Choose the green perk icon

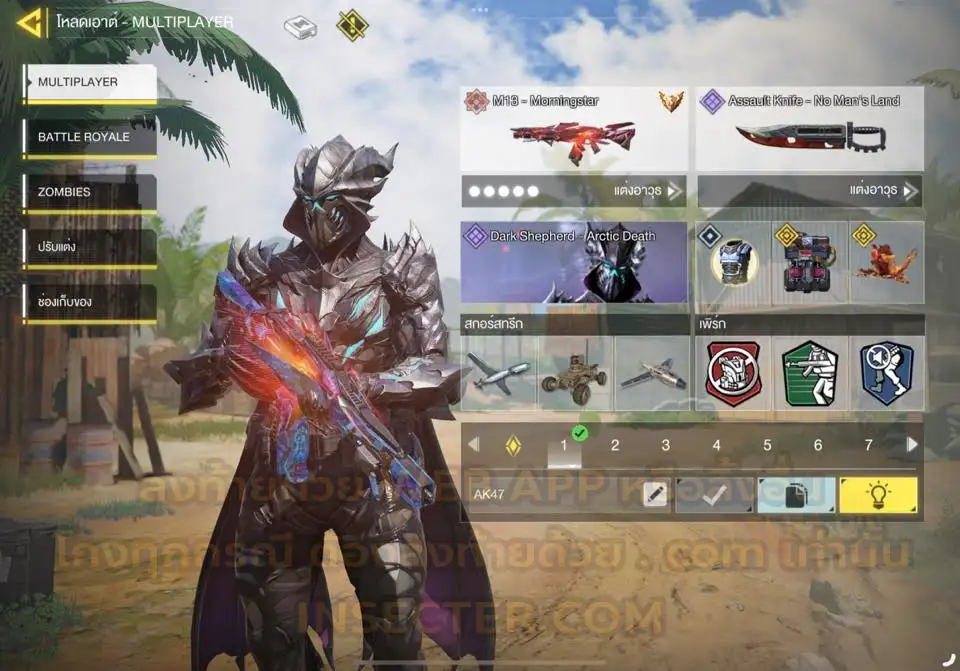point(809,373)
